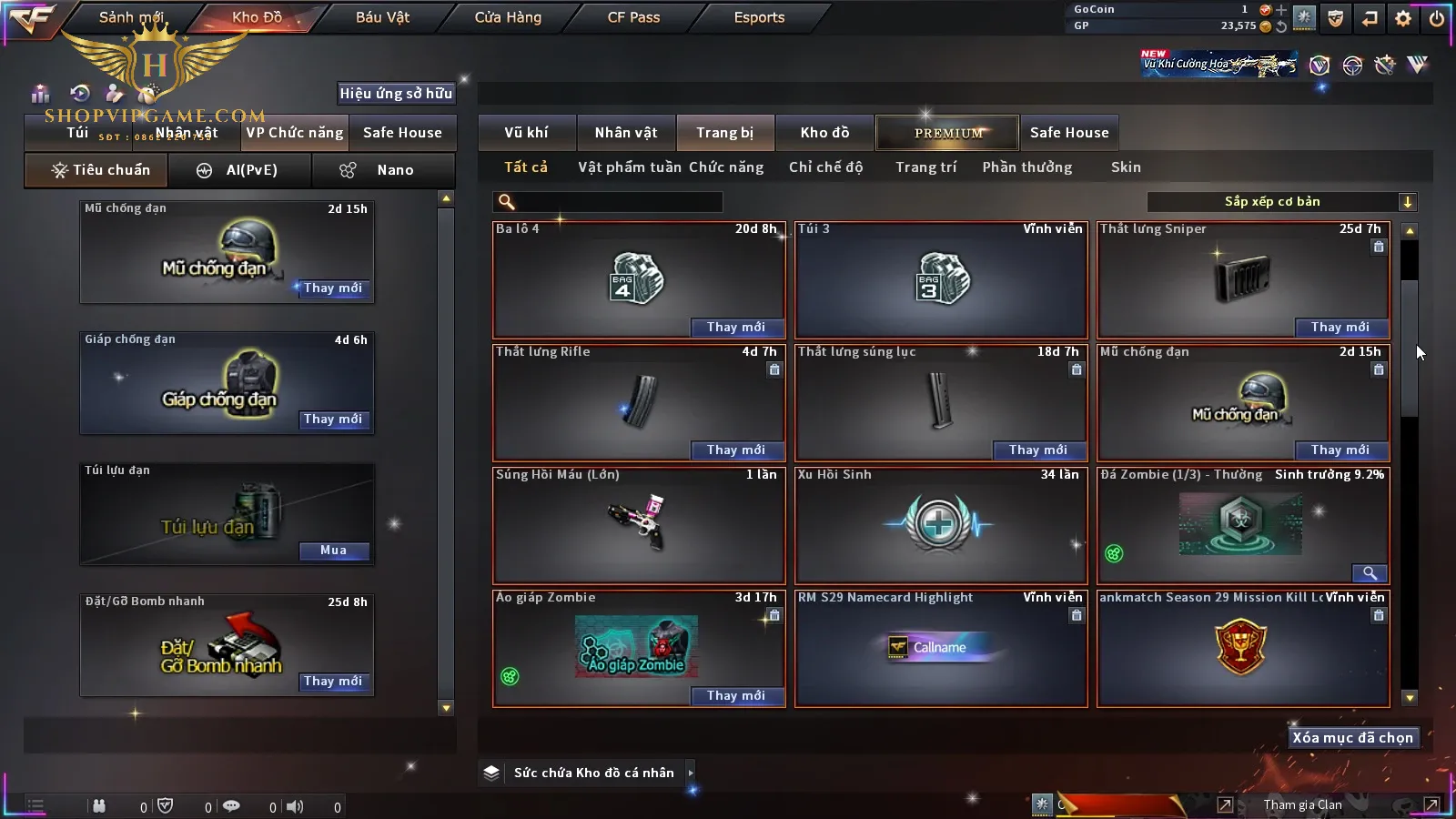The image size is (1456, 819).
Task: Switch to the Vũ khí inventory tab
Action: click(526, 133)
